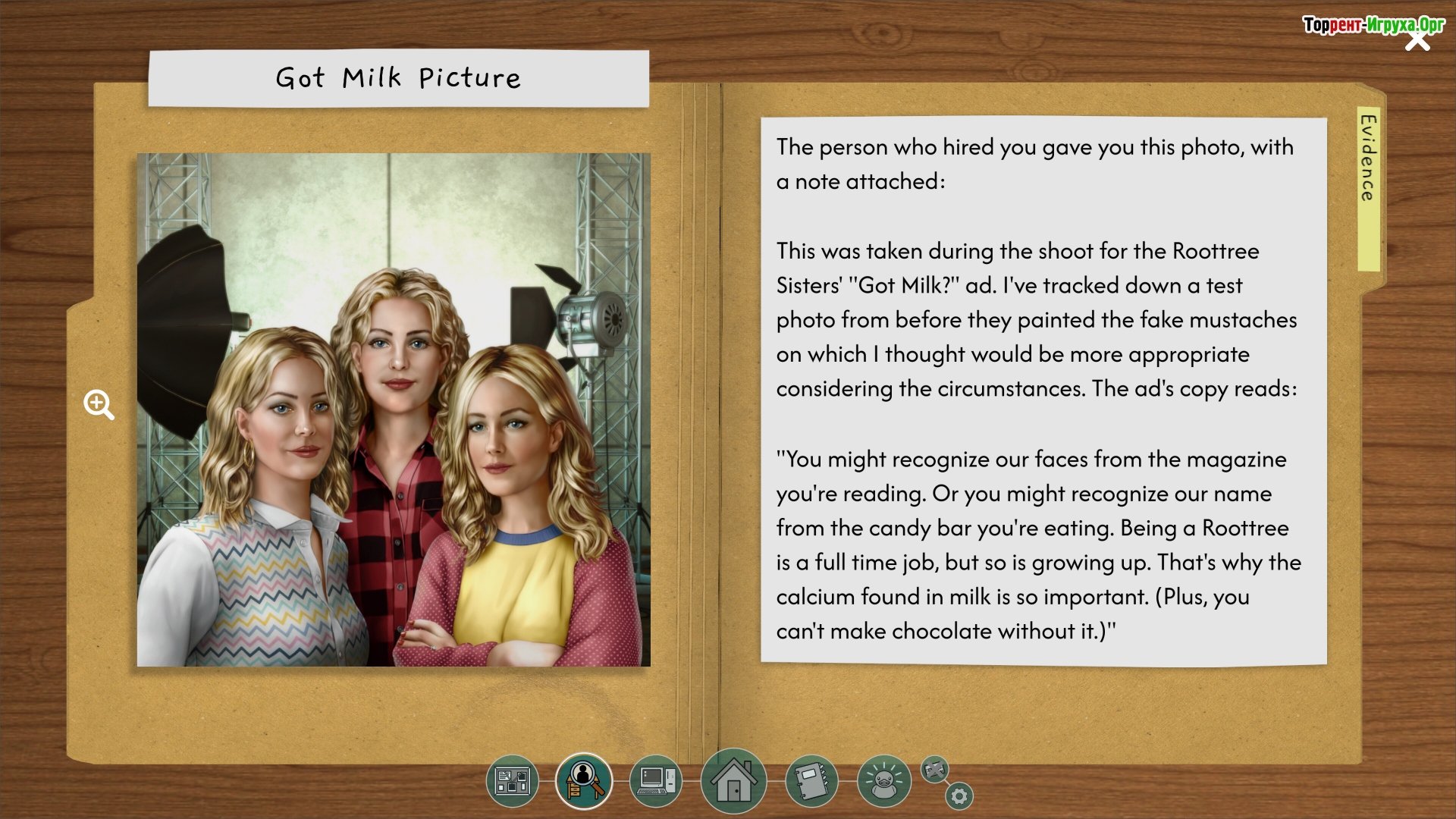This screenshot has height=819, width=1456.
Task: Click the crossed-out small icon above the gear
Action: click(x=935, y=770)
